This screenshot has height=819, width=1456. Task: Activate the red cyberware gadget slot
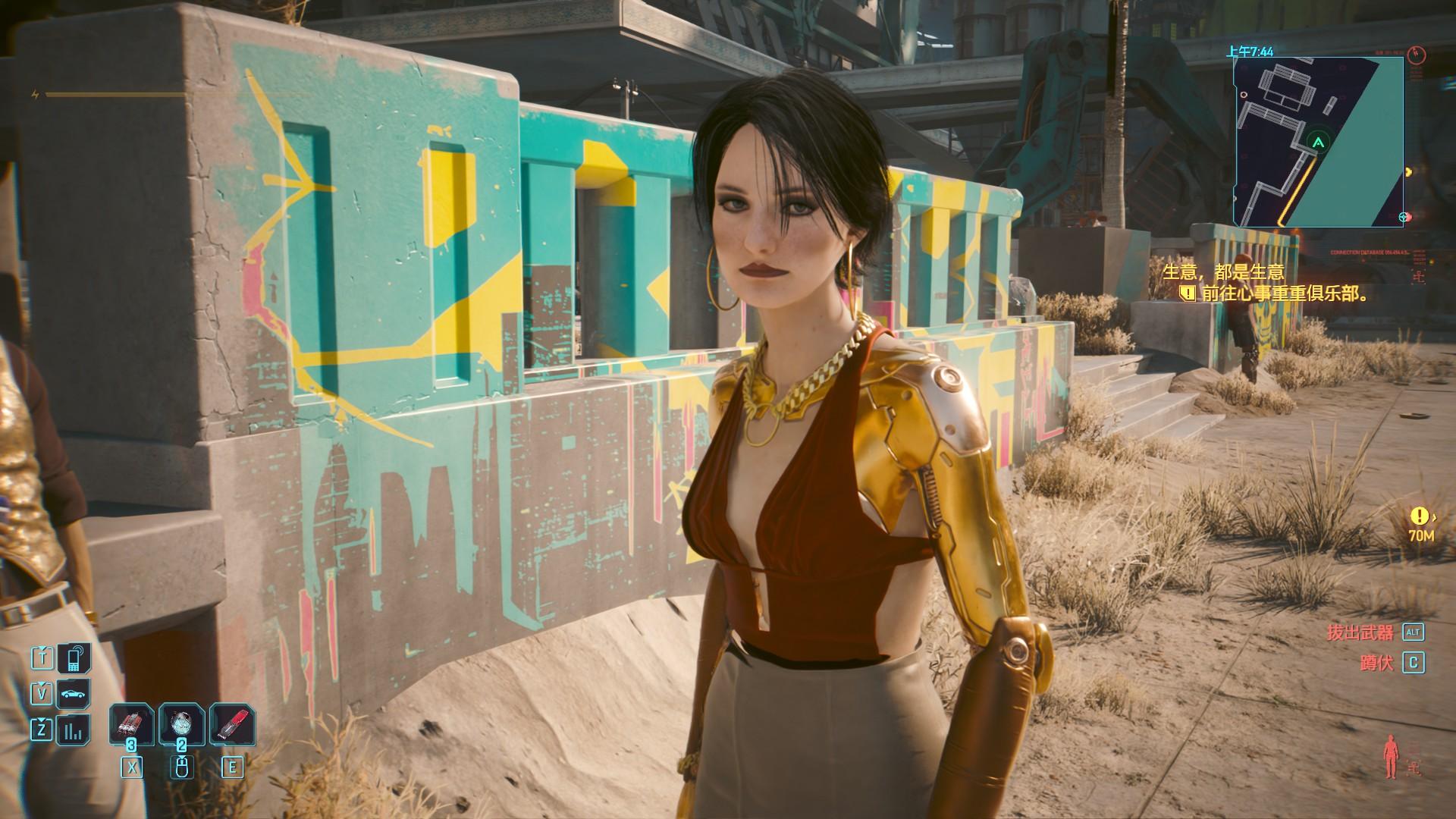tap(232, 725)
